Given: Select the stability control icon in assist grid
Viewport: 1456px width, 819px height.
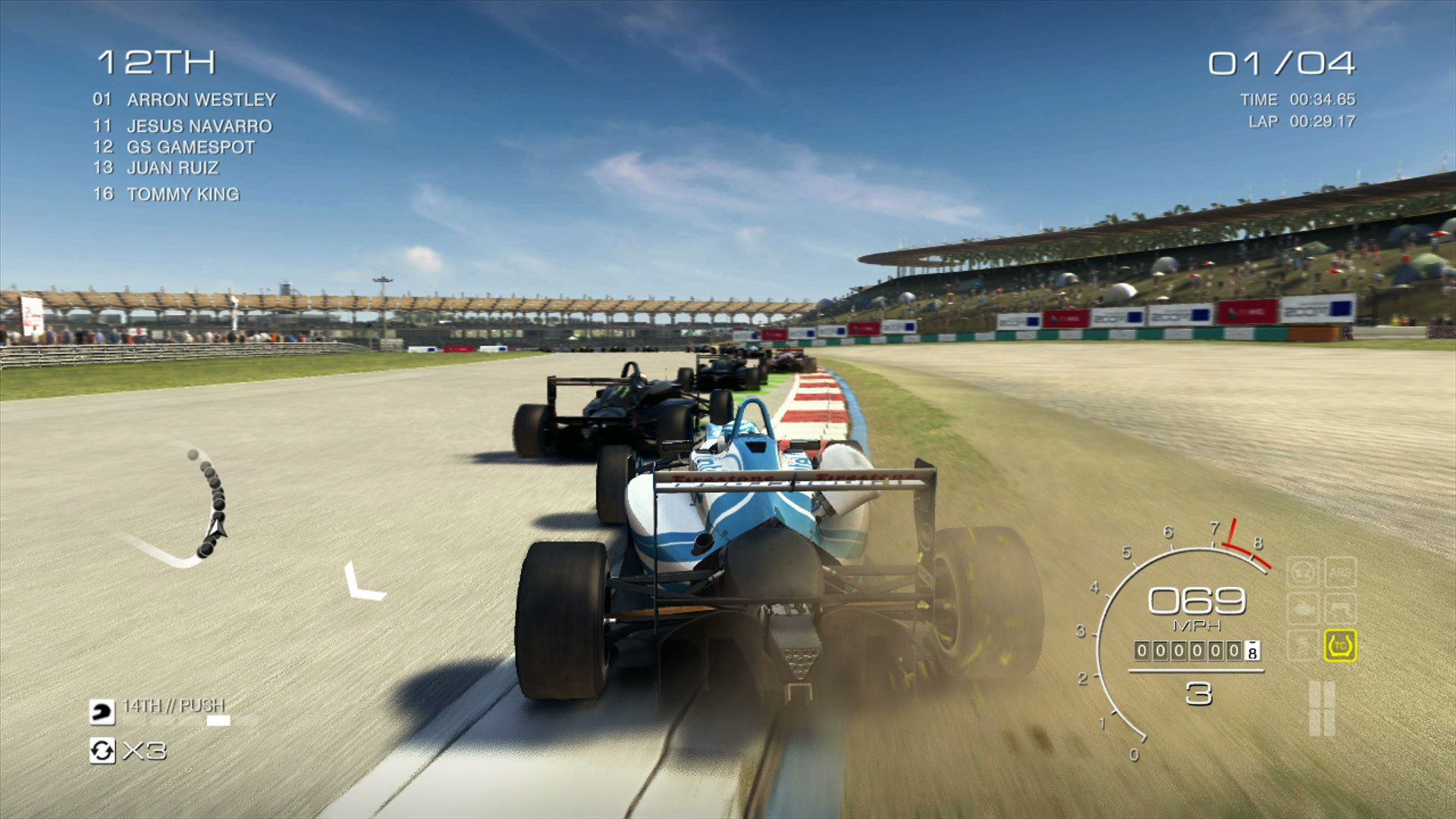Looking at the screenshot, I should [x=1341, y=607].
